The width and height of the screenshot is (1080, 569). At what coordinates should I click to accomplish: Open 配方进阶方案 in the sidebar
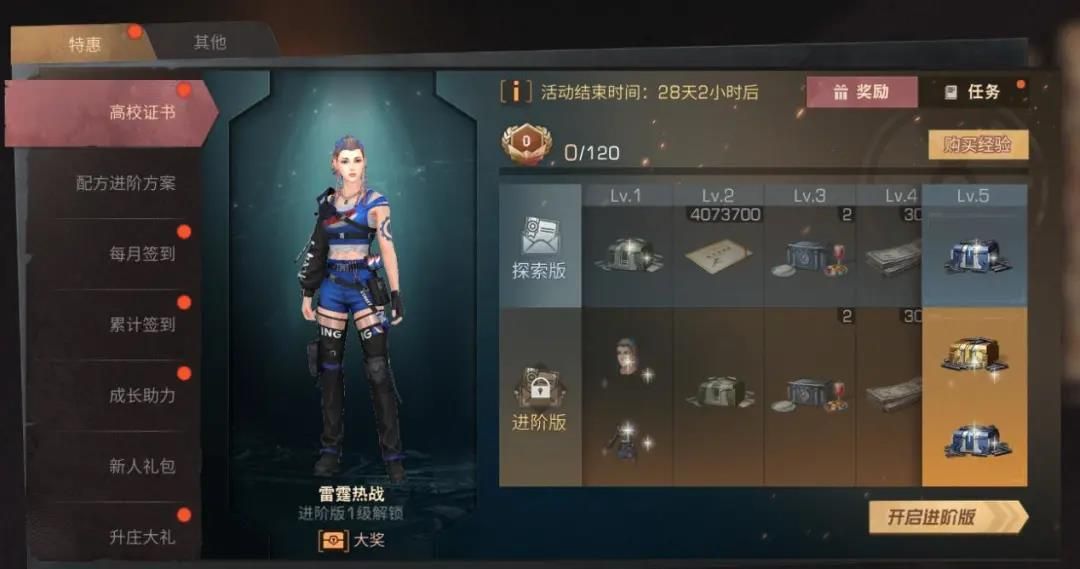tap(126, 183)
